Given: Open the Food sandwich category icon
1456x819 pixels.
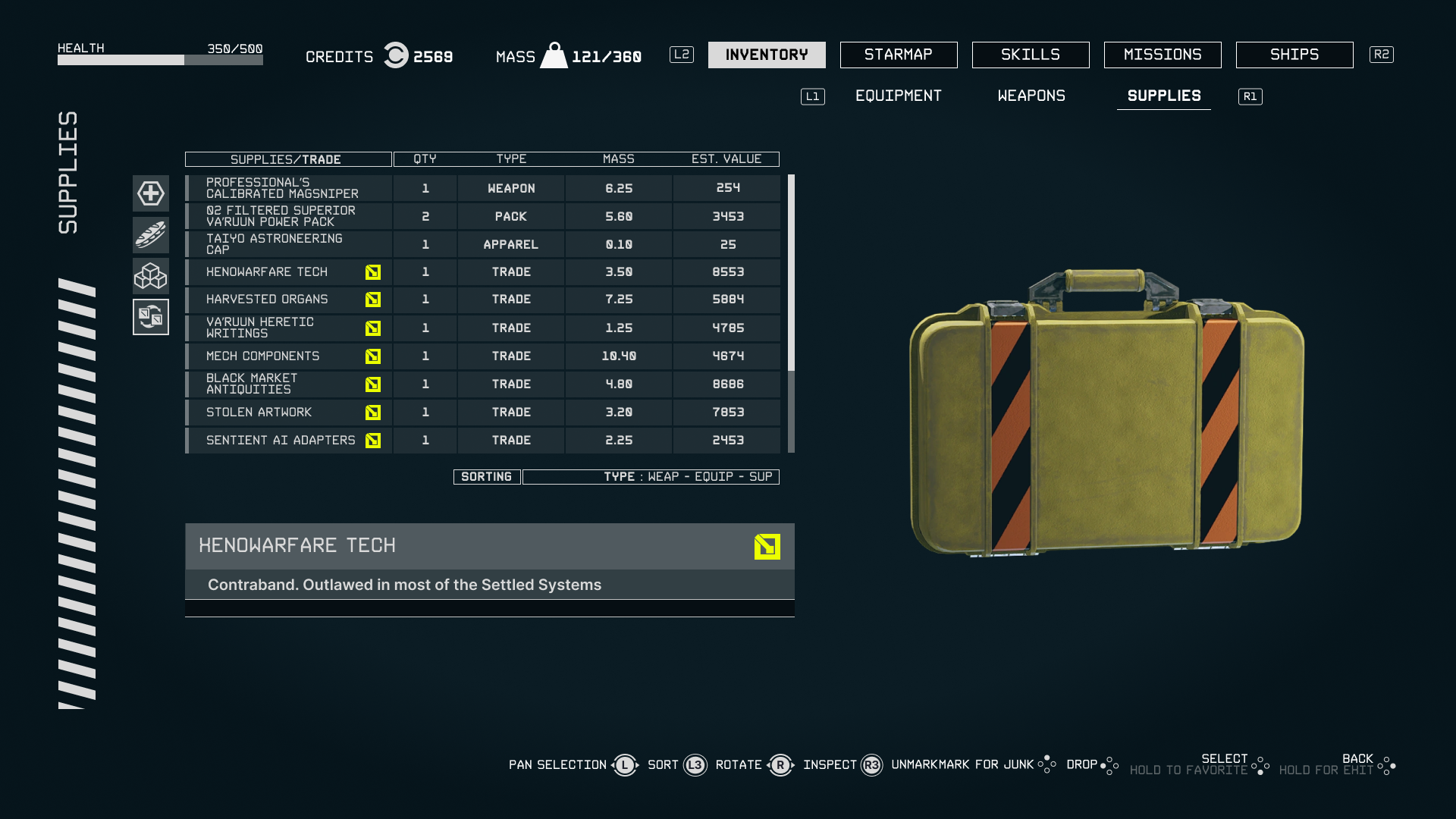Looking at the screenshot, I should click(x=150, y=235).
